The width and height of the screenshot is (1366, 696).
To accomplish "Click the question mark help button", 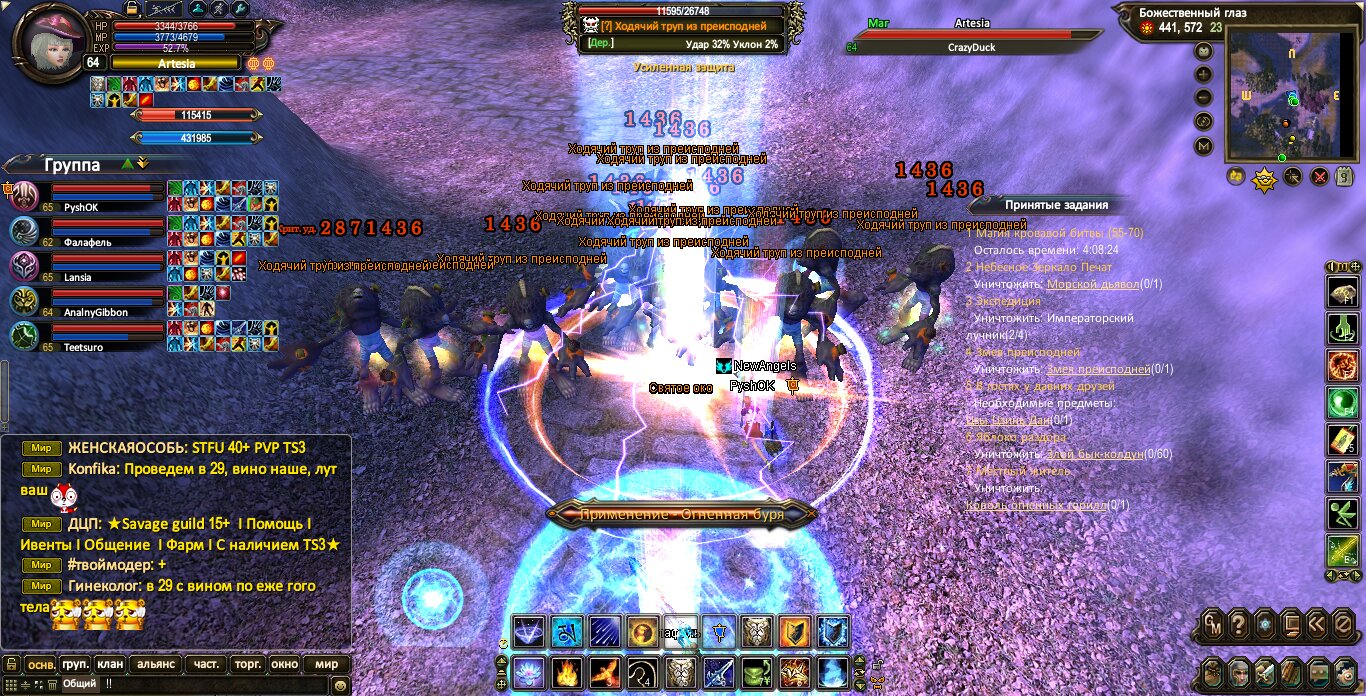I will point(1239,625).
